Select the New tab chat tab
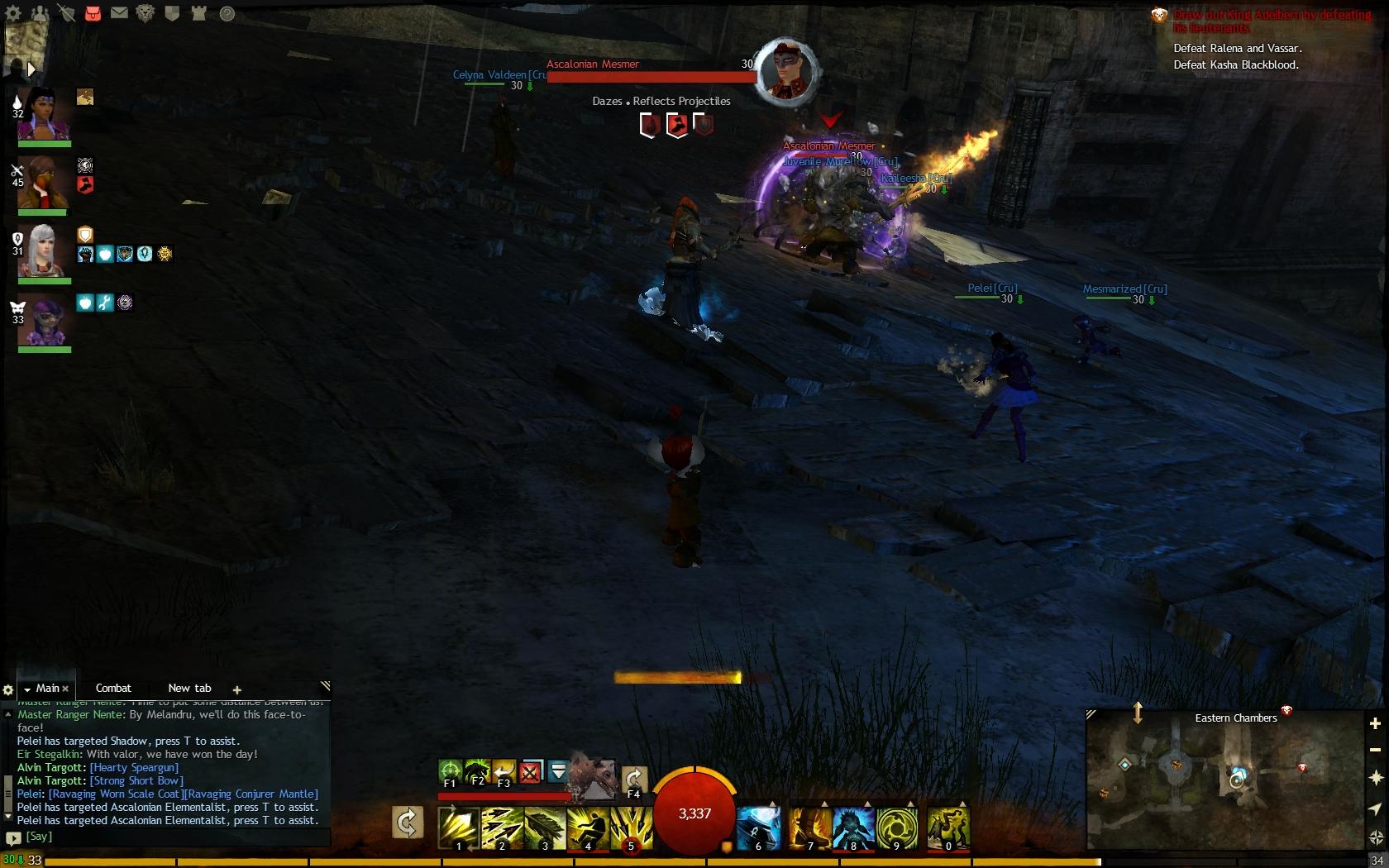 [189, 688]
